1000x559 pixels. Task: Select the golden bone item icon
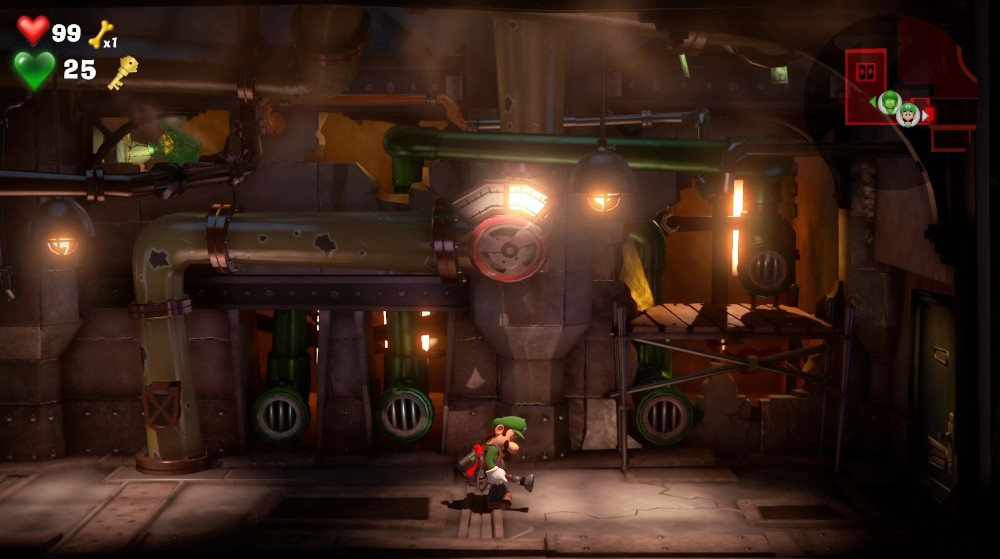(100, 35)
